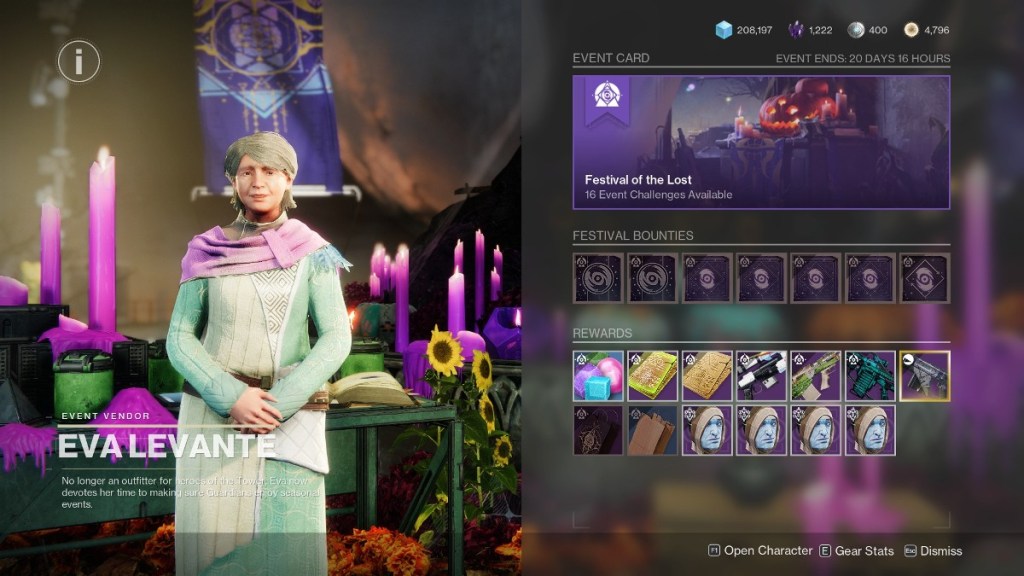The height and width of the screenshot is (576, 1024).
Task: Pick the gold-bordered exotic weapon reward
Action: [x=924, y=376]
